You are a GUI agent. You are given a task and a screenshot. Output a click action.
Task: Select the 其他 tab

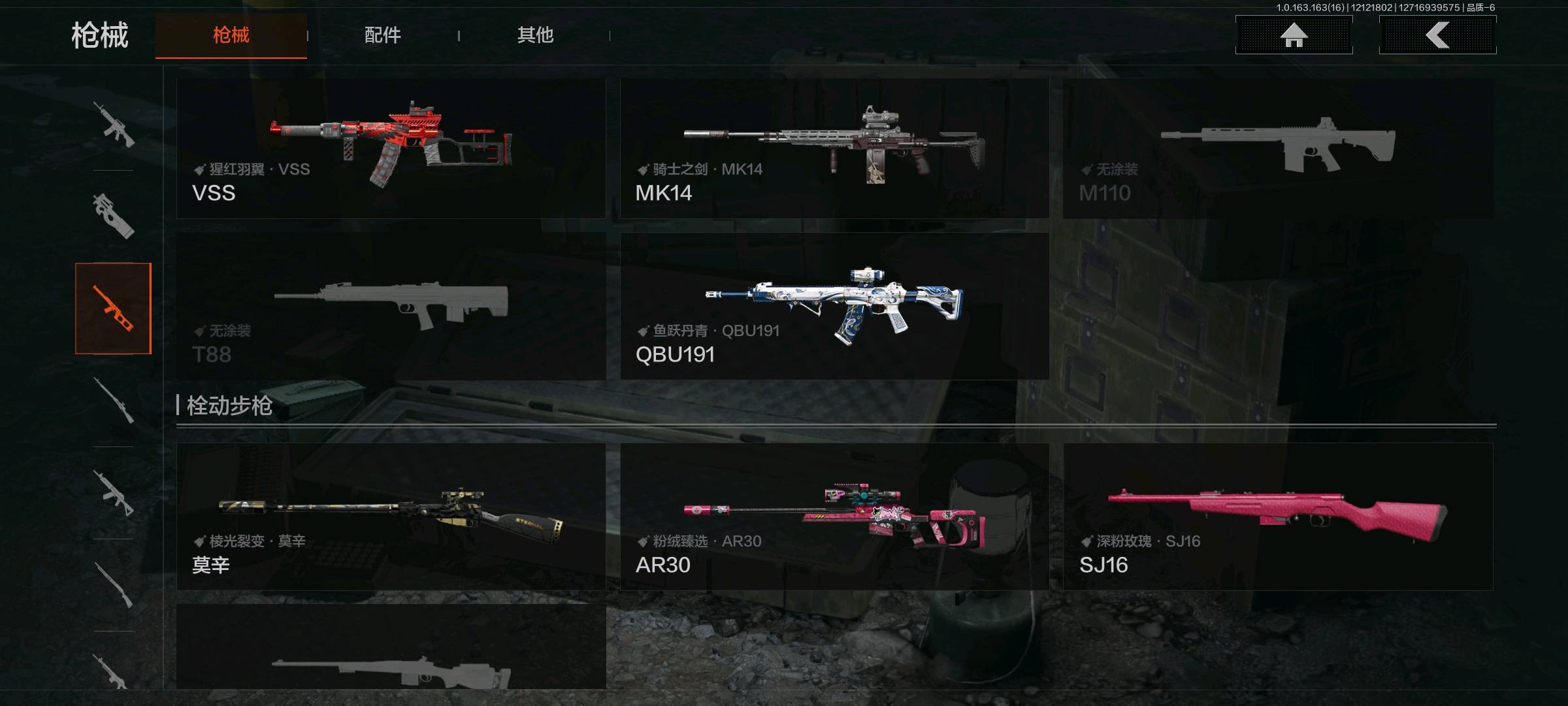point(535,35)
